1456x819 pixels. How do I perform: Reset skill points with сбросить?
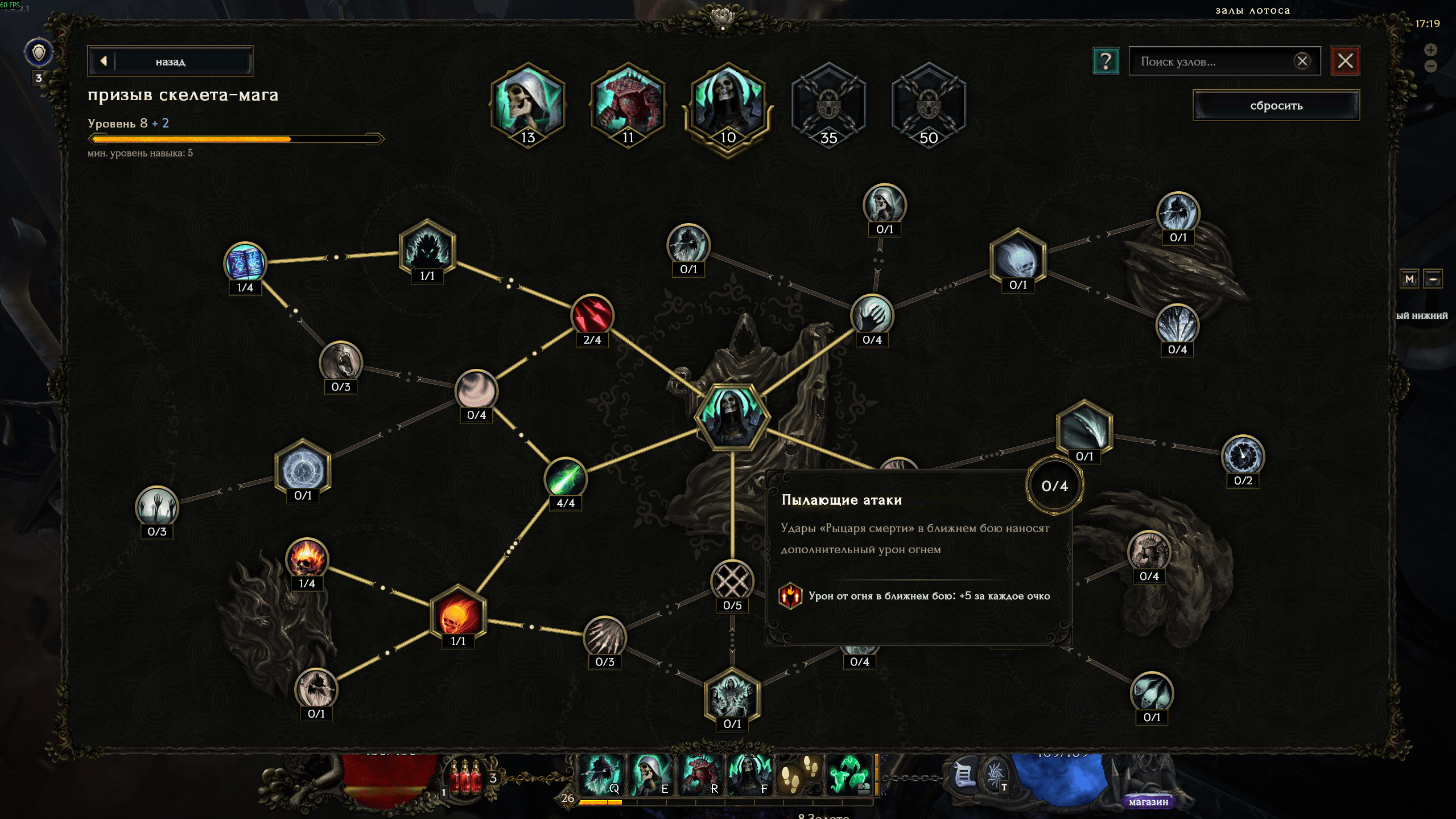point(1276,105)
